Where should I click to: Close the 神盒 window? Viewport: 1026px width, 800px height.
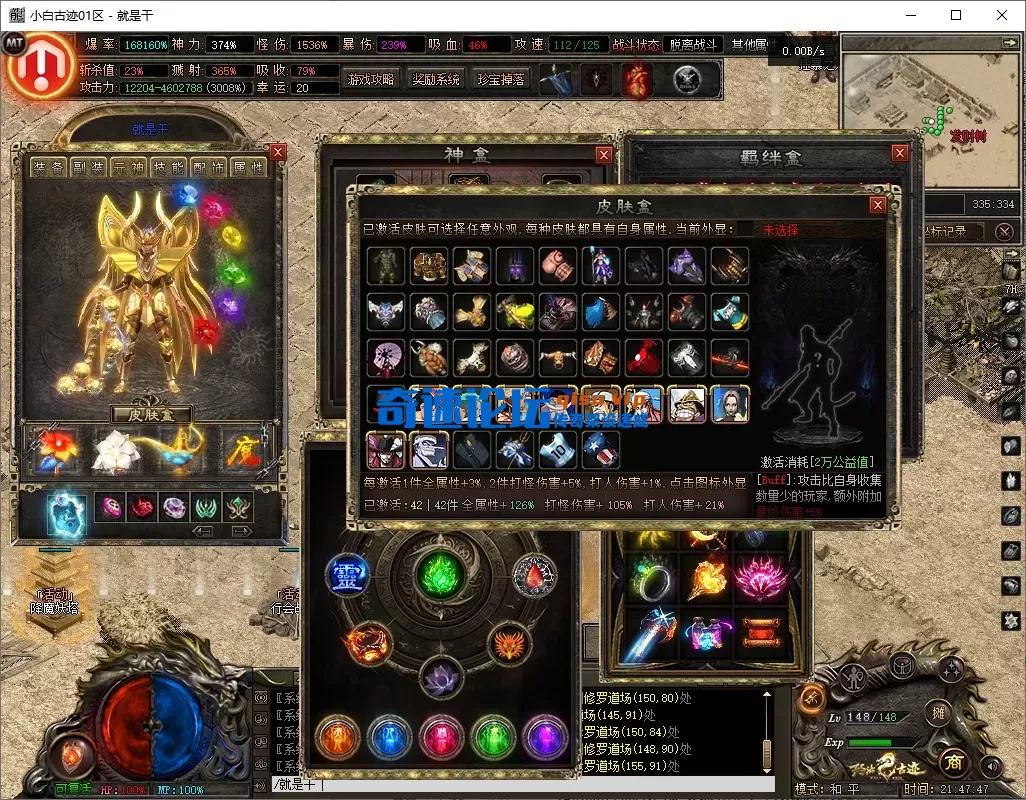[604, 155]
